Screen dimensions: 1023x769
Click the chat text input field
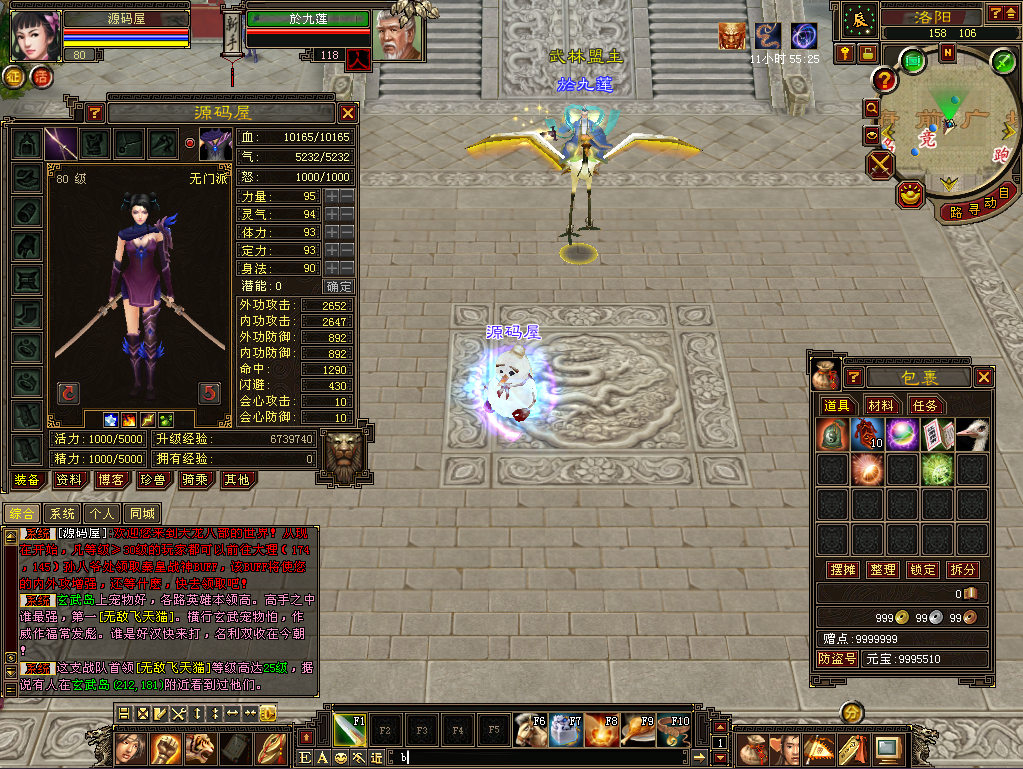point(540,758)
